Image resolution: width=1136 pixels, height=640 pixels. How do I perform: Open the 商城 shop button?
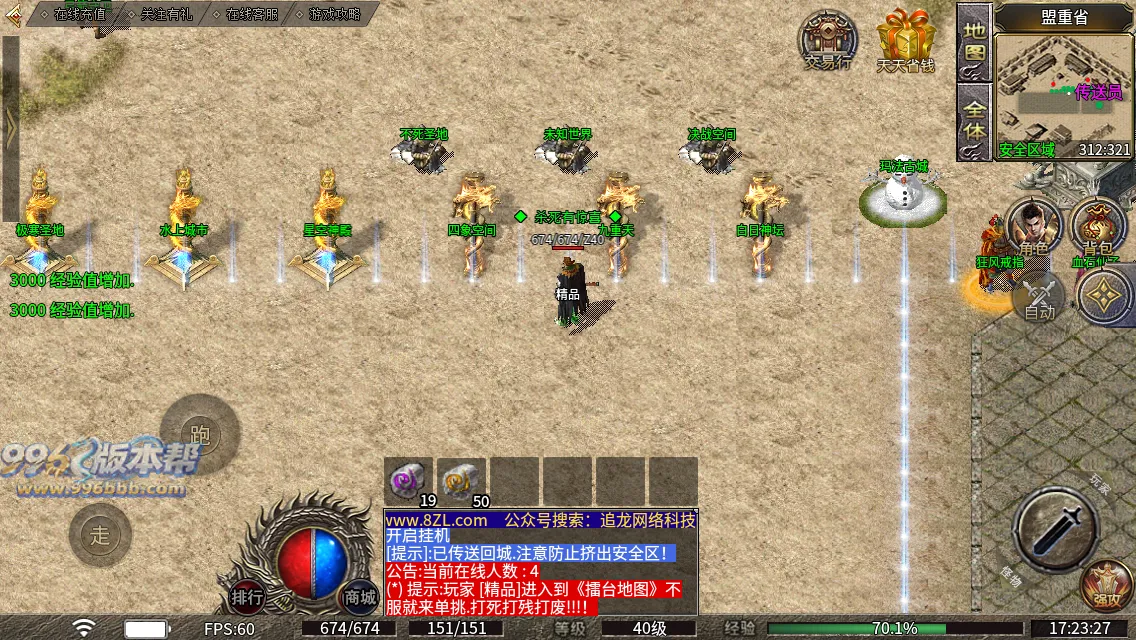click(x=360, y=598)
